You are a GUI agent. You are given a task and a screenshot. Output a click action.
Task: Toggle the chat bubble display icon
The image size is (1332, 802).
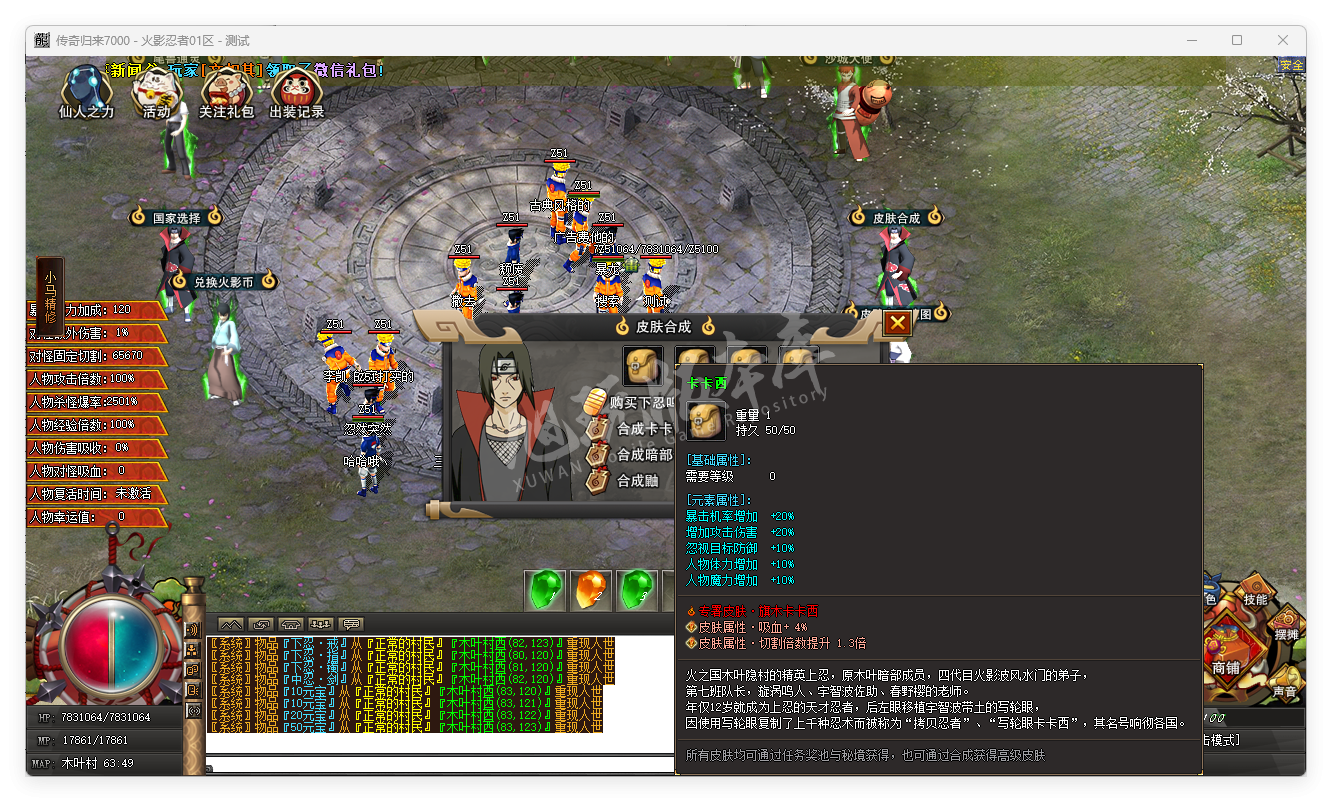click(350, 622)
